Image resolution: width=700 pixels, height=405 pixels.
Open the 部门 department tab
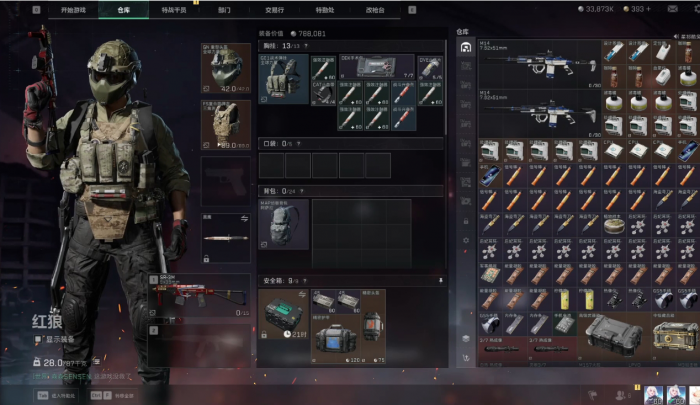223,10
